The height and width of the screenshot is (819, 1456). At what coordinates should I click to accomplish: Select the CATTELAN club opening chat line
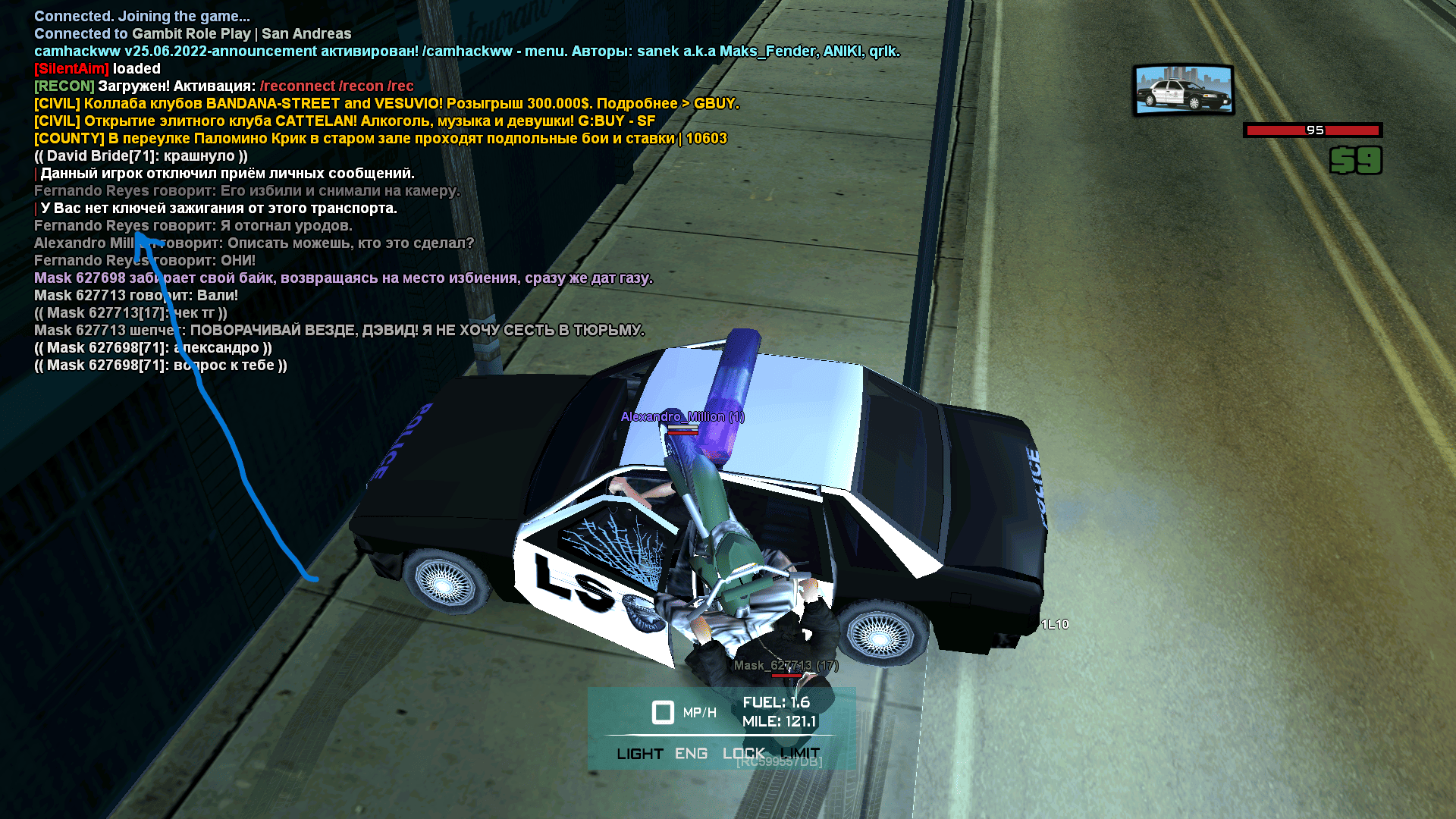click(344, 121)
